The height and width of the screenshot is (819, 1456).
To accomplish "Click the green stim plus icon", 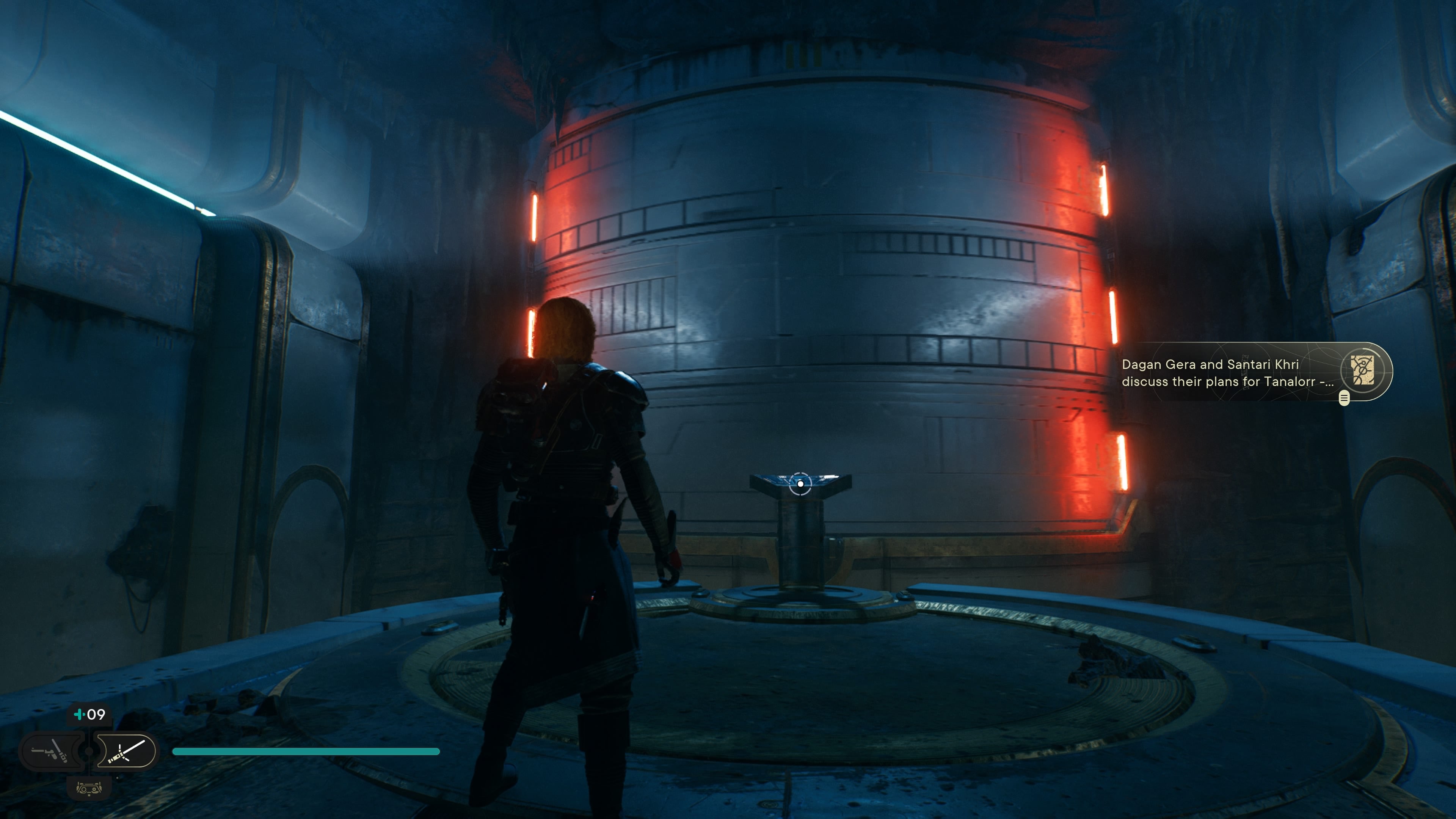I will (x=80, y=714).
